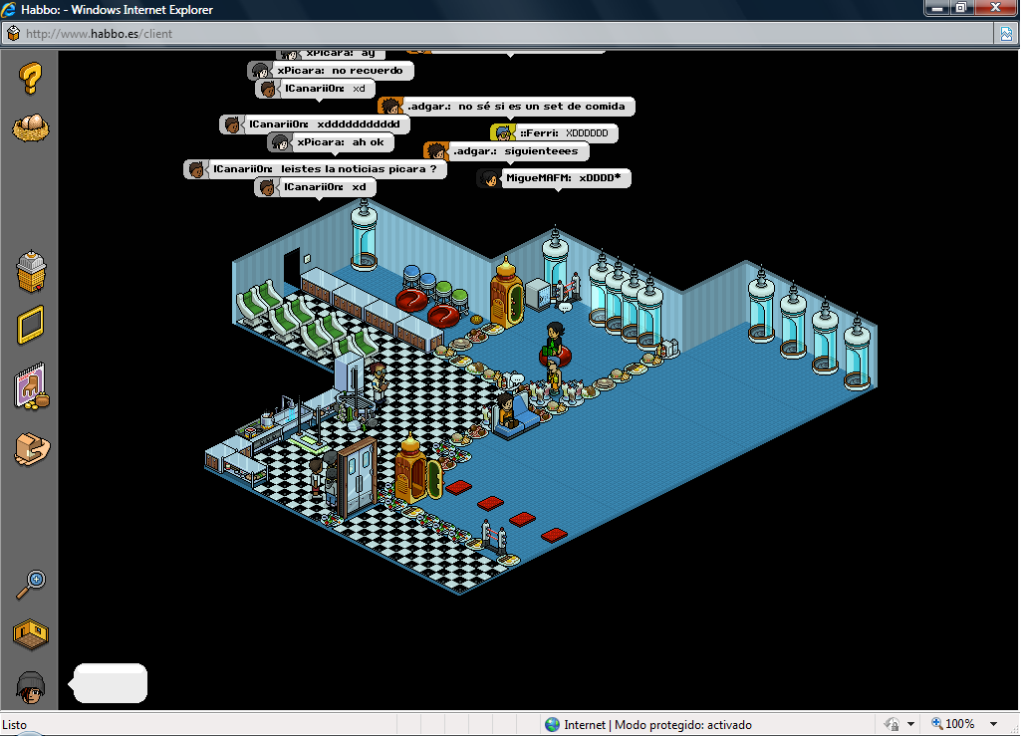Click the browser address bar

[x=500, y=33]
